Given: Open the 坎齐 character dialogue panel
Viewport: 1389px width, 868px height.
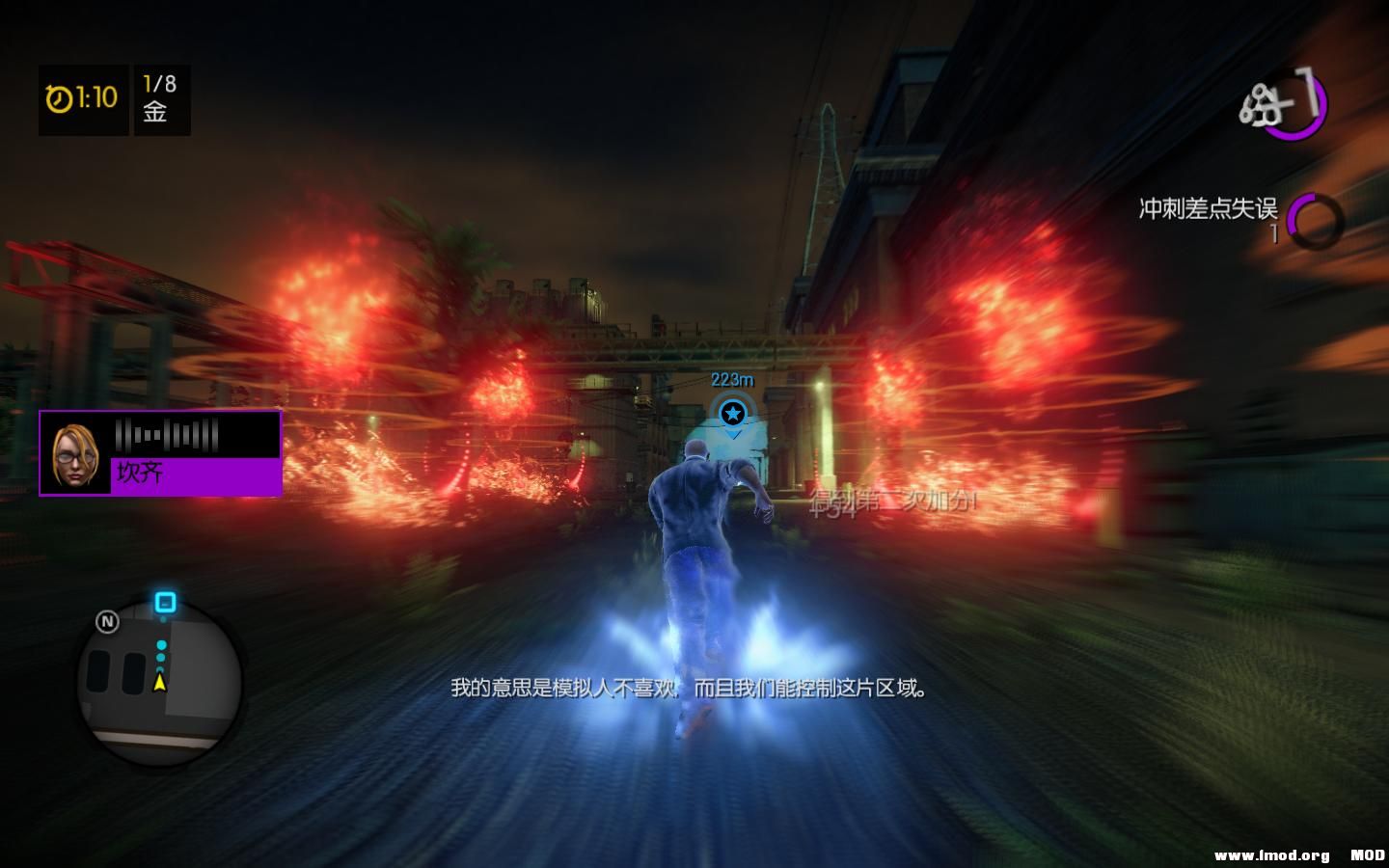Looking at the screenshot, I should pos(159,453).
